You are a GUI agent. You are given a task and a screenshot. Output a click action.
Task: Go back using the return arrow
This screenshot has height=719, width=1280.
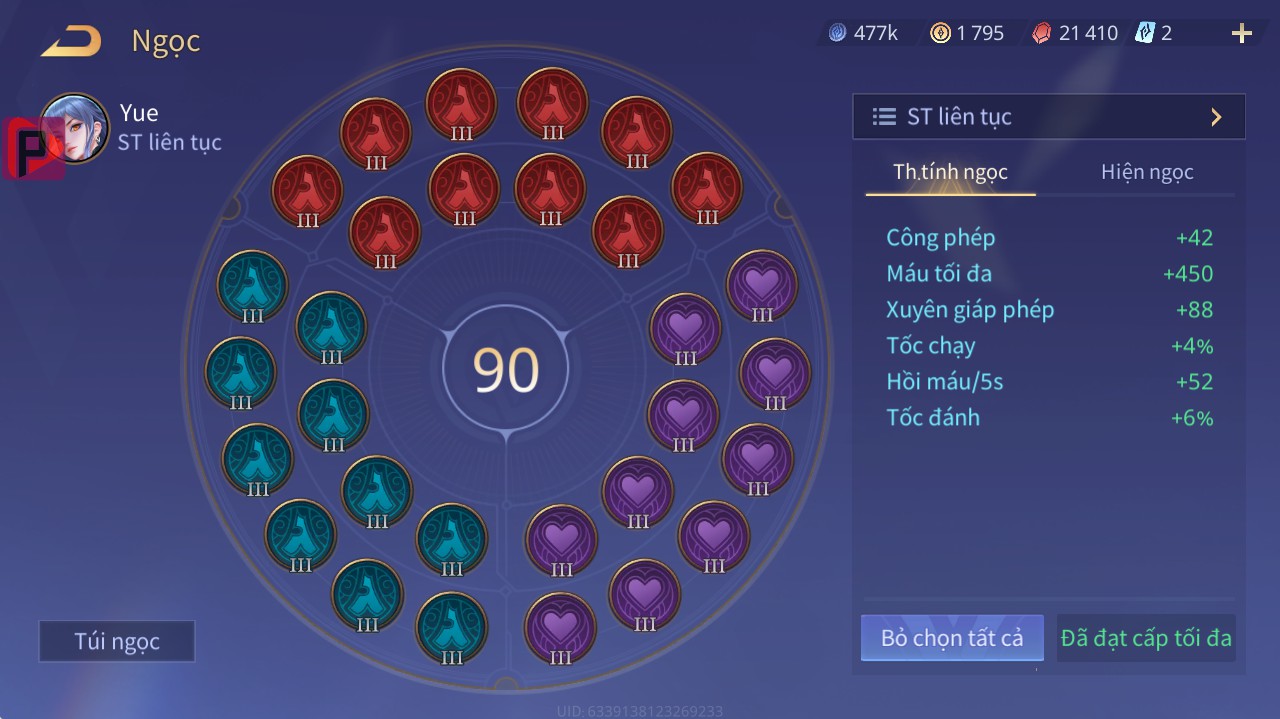[71, 42]
